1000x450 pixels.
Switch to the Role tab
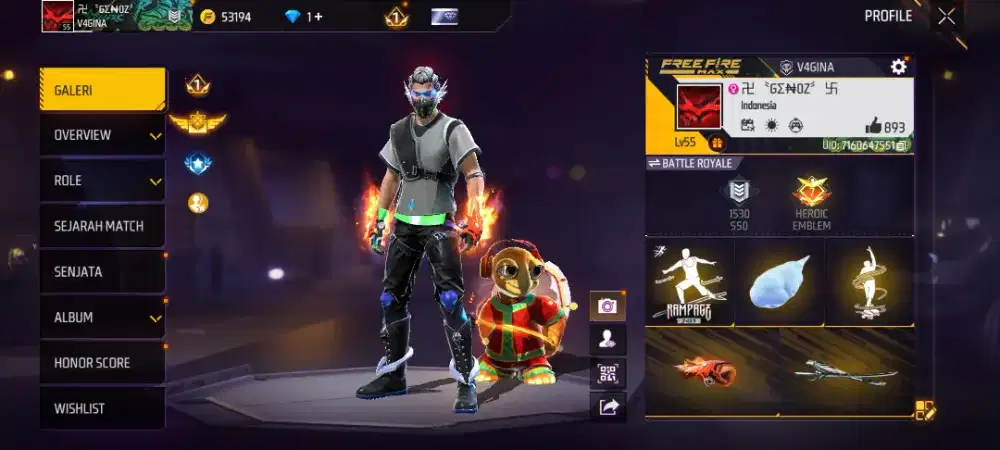click(102, 181)
